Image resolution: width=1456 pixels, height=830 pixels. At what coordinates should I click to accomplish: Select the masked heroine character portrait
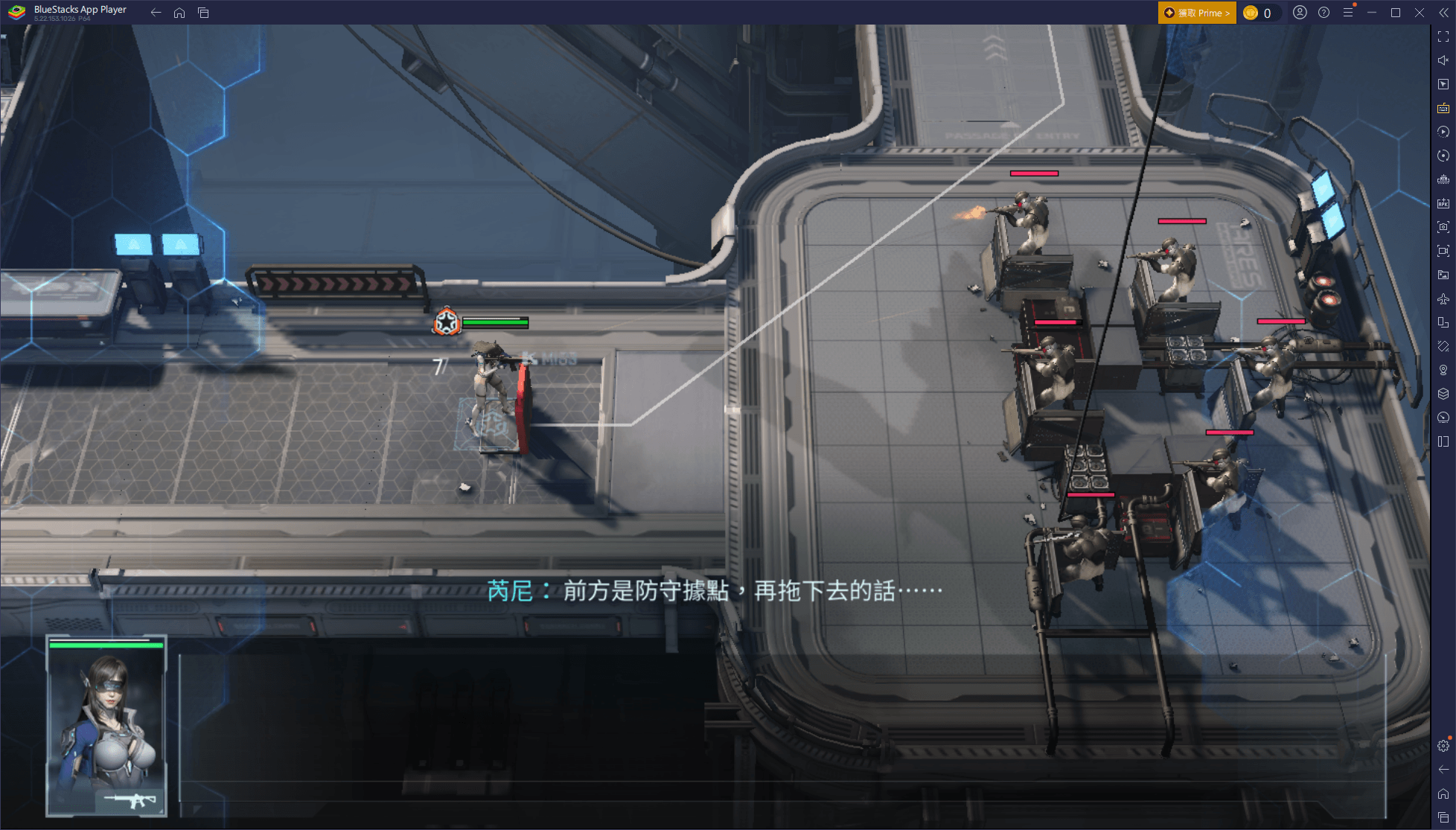click(106, 726)
